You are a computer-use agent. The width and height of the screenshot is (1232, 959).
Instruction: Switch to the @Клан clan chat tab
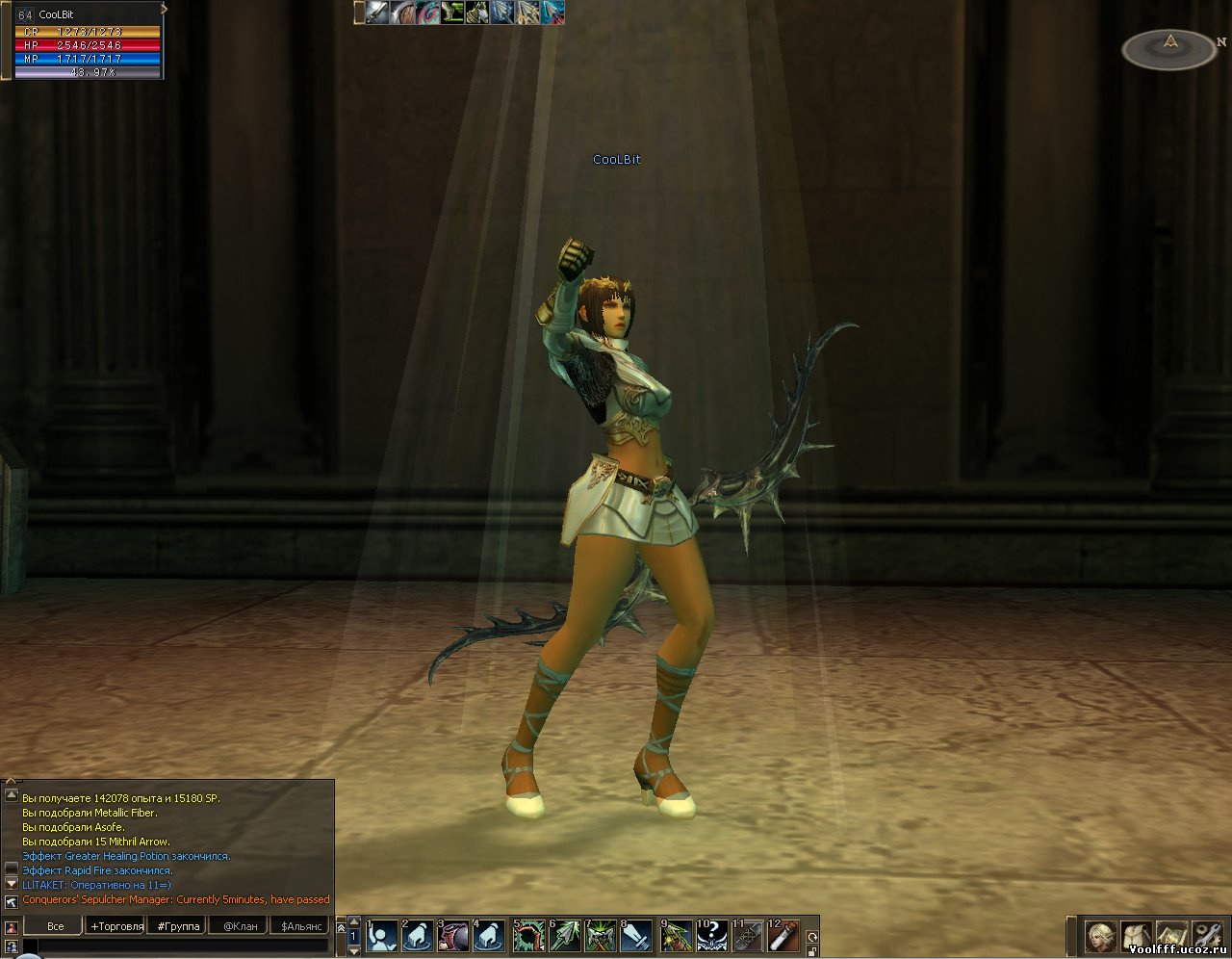tap(240, 926)
